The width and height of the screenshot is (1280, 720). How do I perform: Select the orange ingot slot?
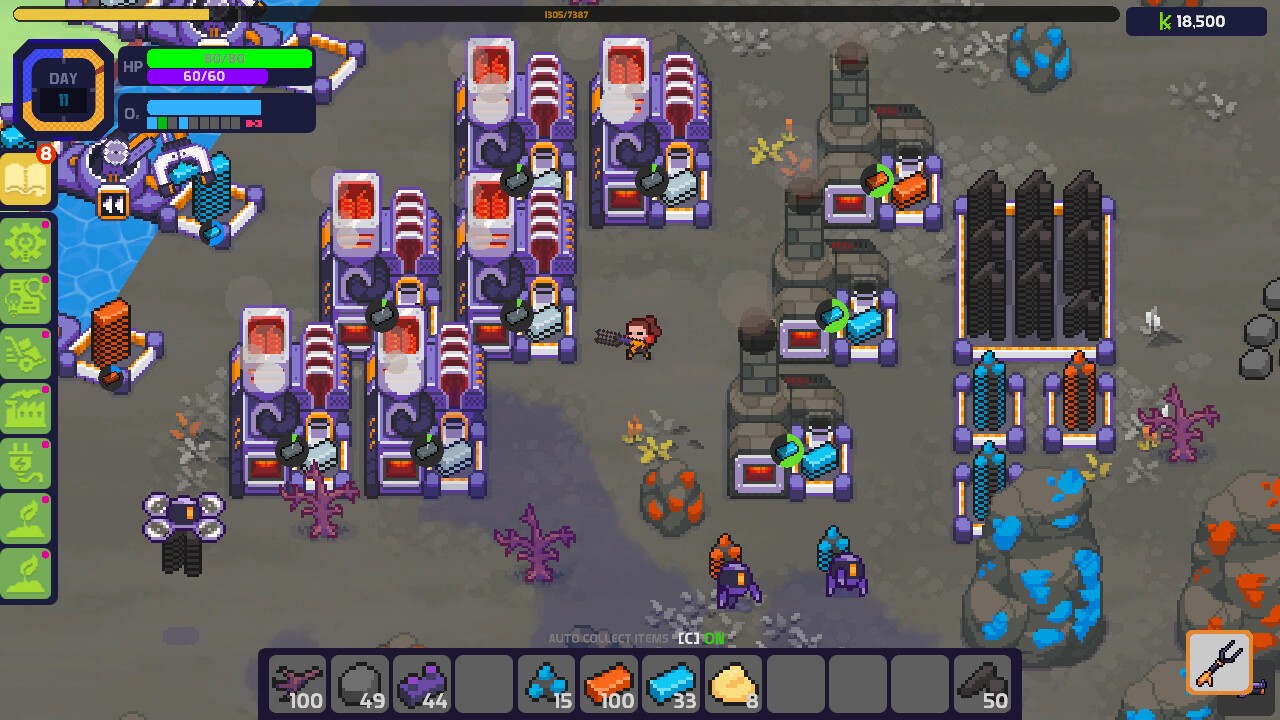point(608,685)
